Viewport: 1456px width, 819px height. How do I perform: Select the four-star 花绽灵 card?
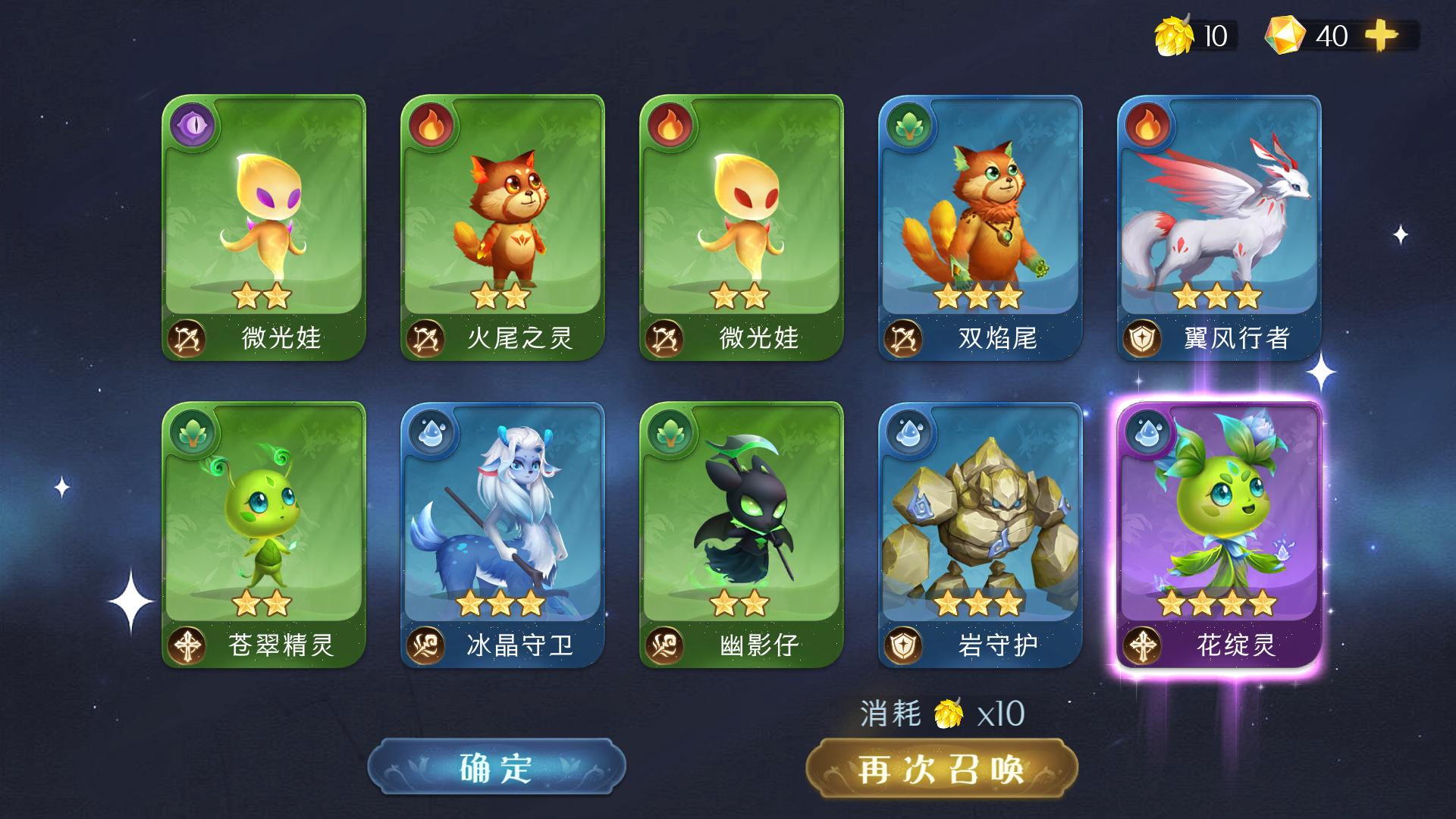(x=1219, y=535)
